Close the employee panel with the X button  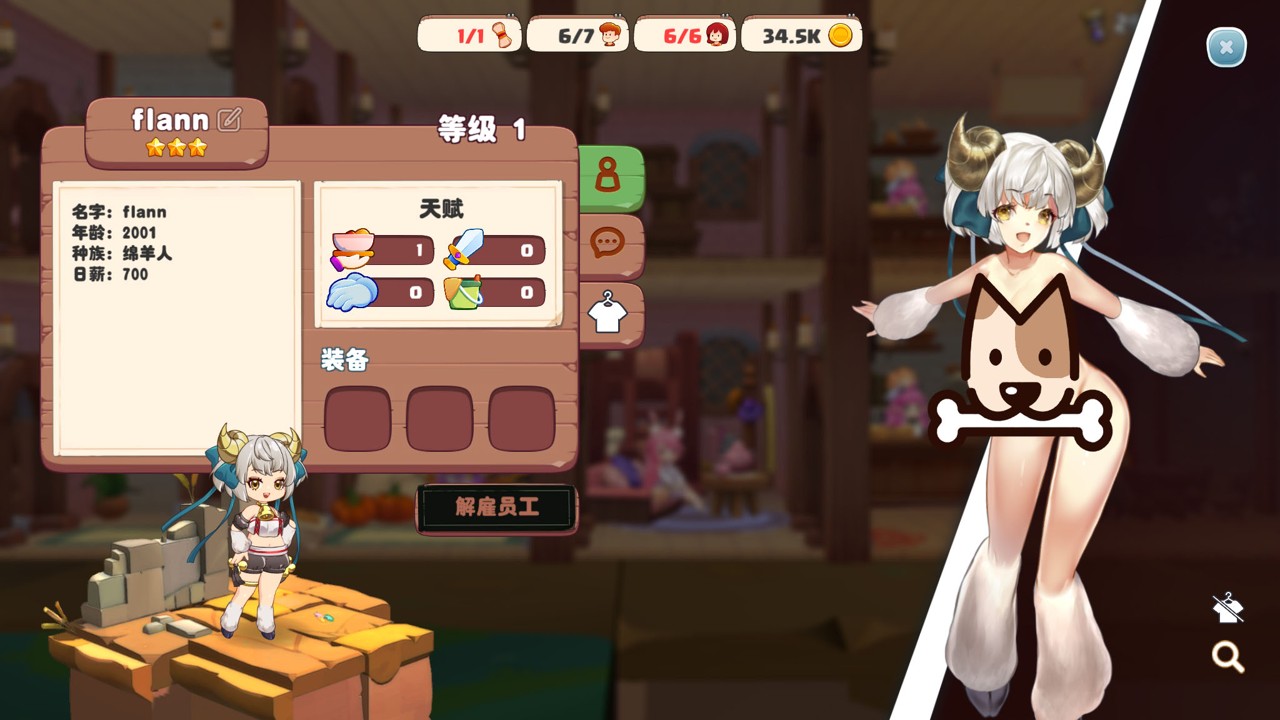[x=1226, y=47]
